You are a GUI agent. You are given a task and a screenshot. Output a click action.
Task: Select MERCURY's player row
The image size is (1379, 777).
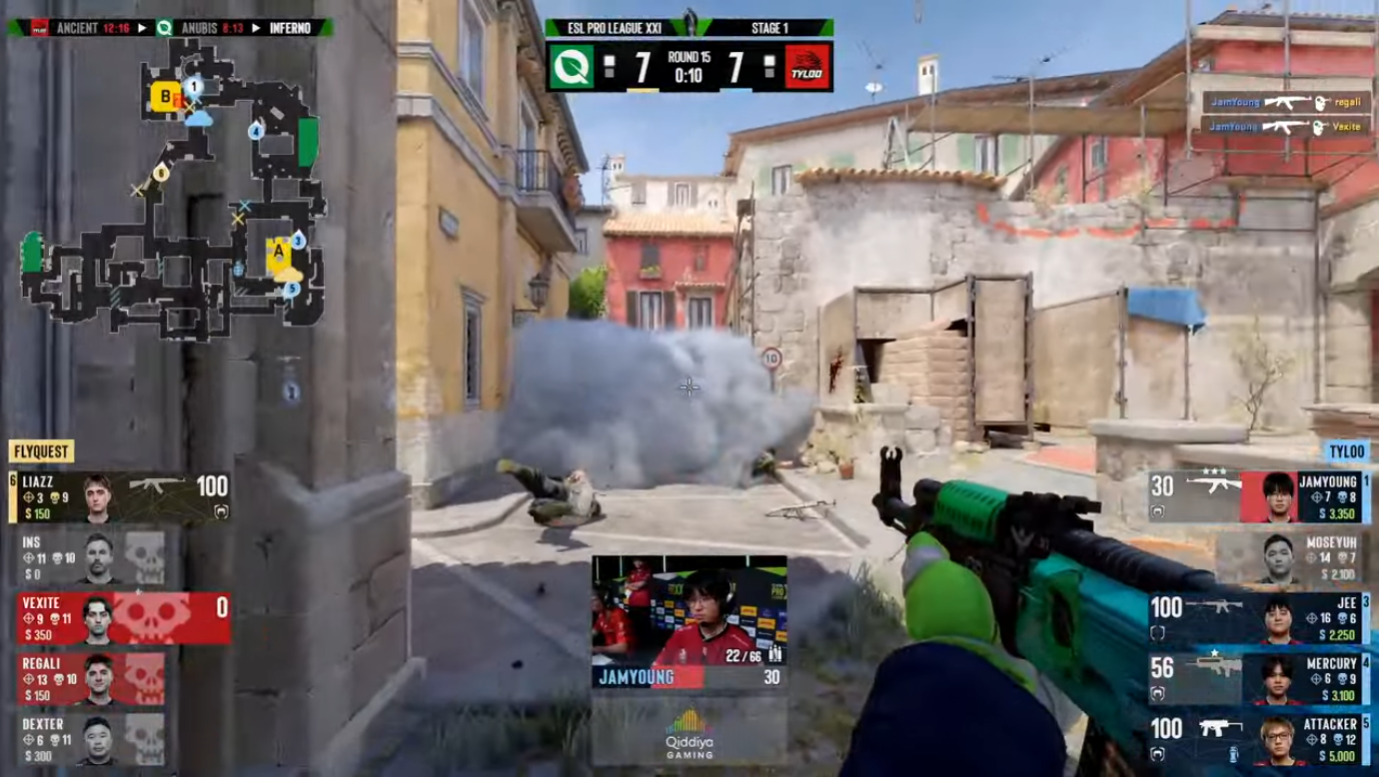(1260, 679)
